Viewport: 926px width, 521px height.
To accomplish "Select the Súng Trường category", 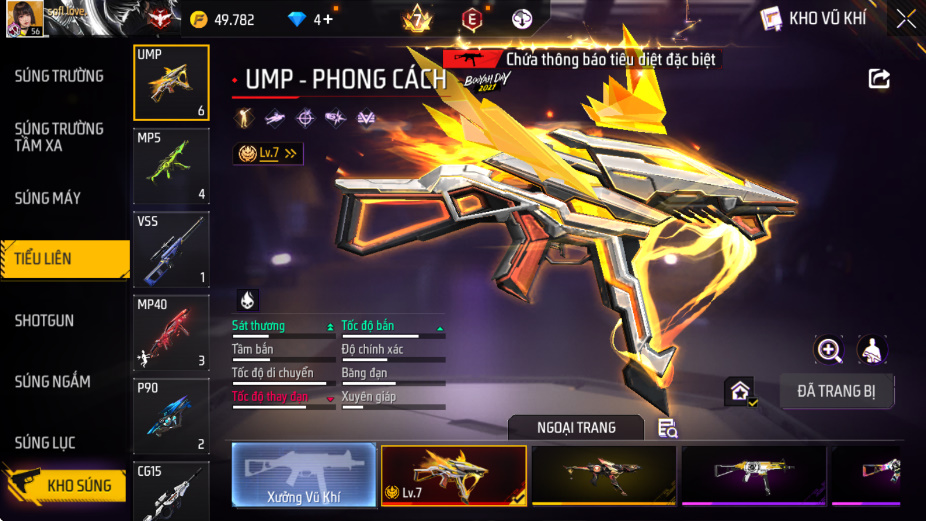I will pos(59,76).
